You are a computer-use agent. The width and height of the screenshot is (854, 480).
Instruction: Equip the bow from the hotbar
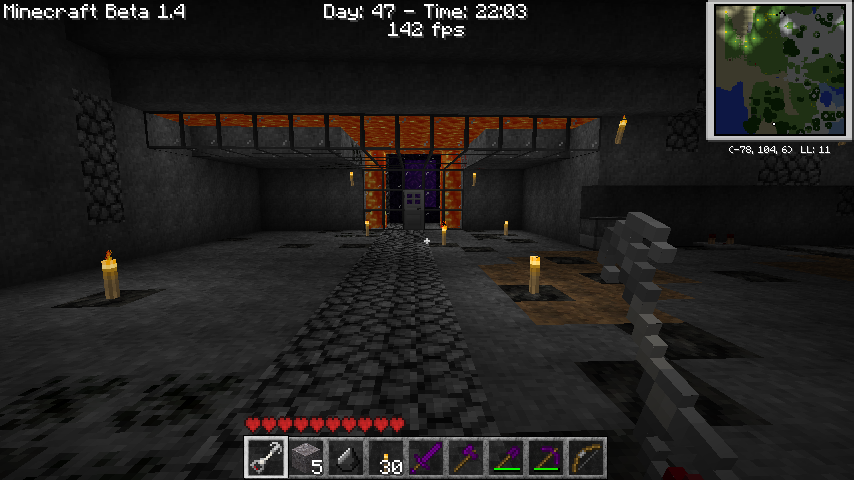pos(585,458)
